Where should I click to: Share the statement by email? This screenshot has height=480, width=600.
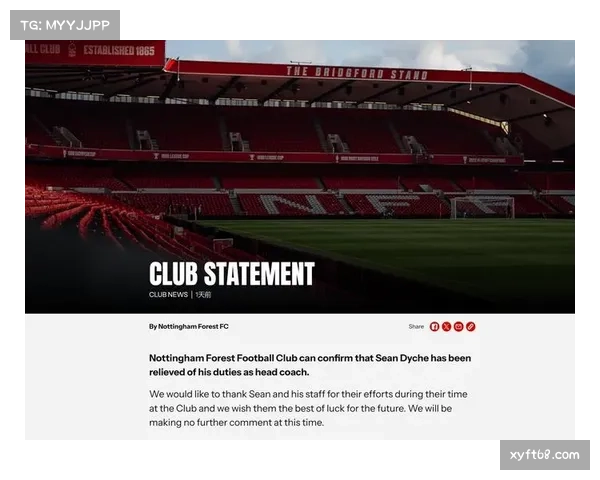(459, 326)
